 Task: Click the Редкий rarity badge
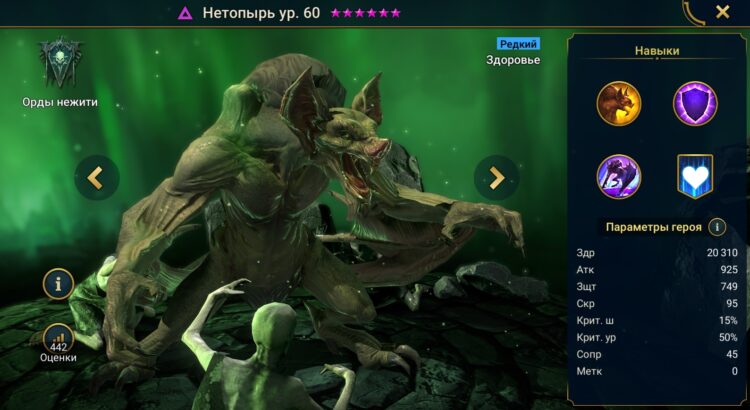518,44
